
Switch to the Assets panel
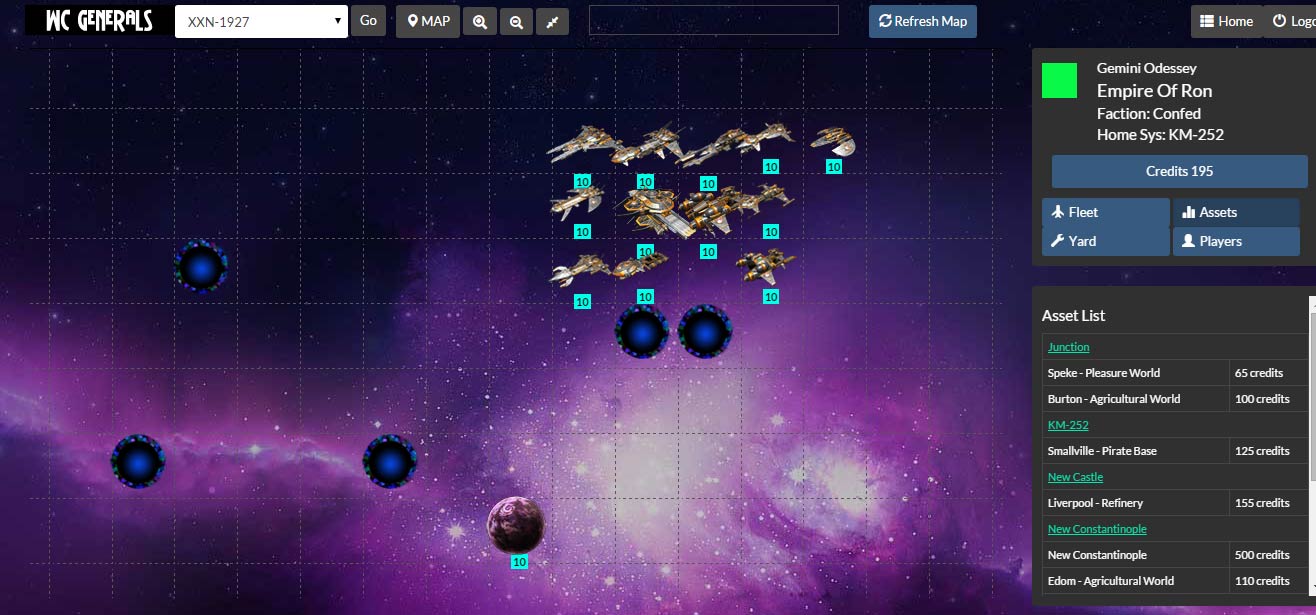coord(1236,212)
